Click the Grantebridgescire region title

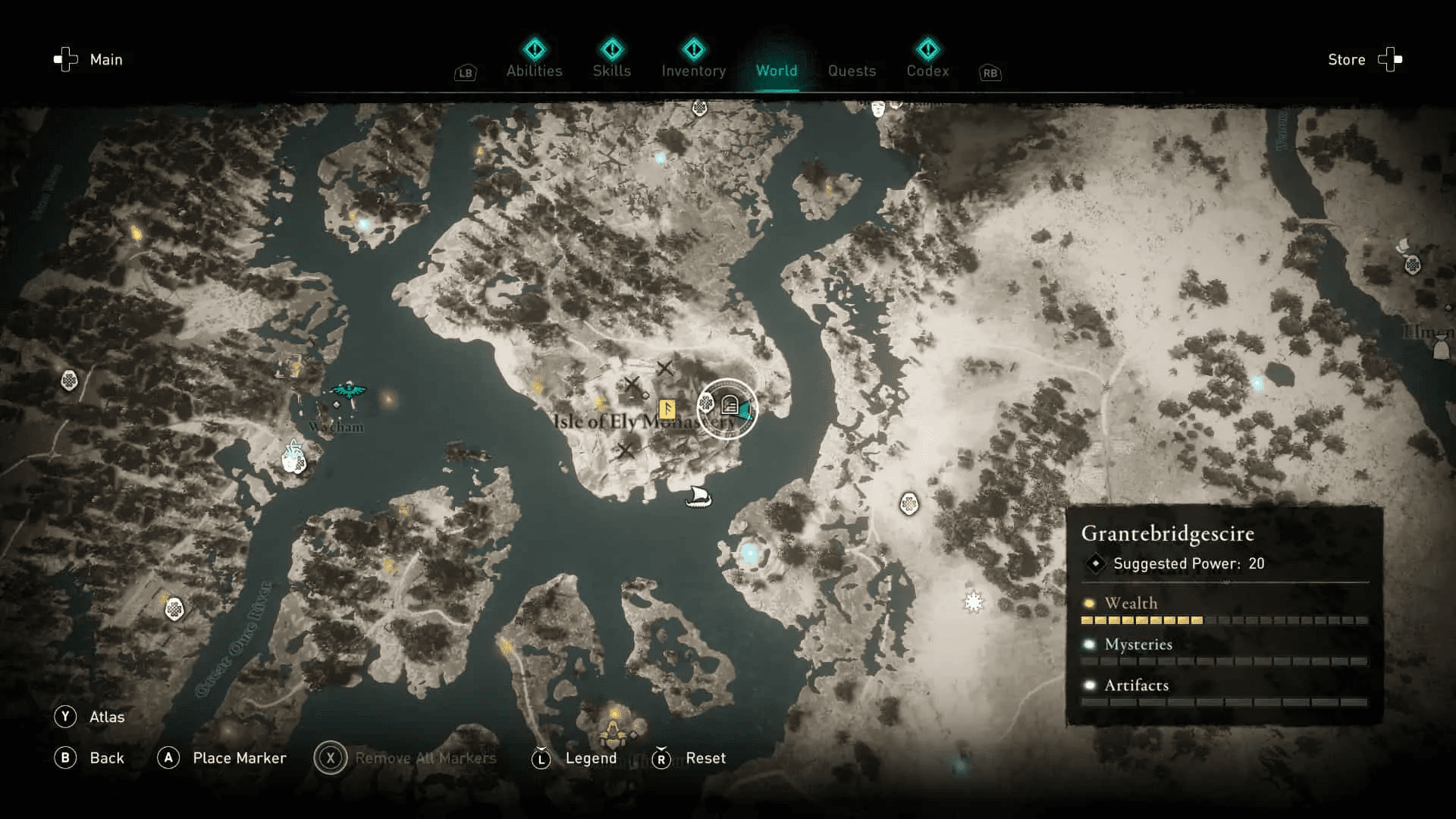pyautogui.click(x=1168, y=534)
